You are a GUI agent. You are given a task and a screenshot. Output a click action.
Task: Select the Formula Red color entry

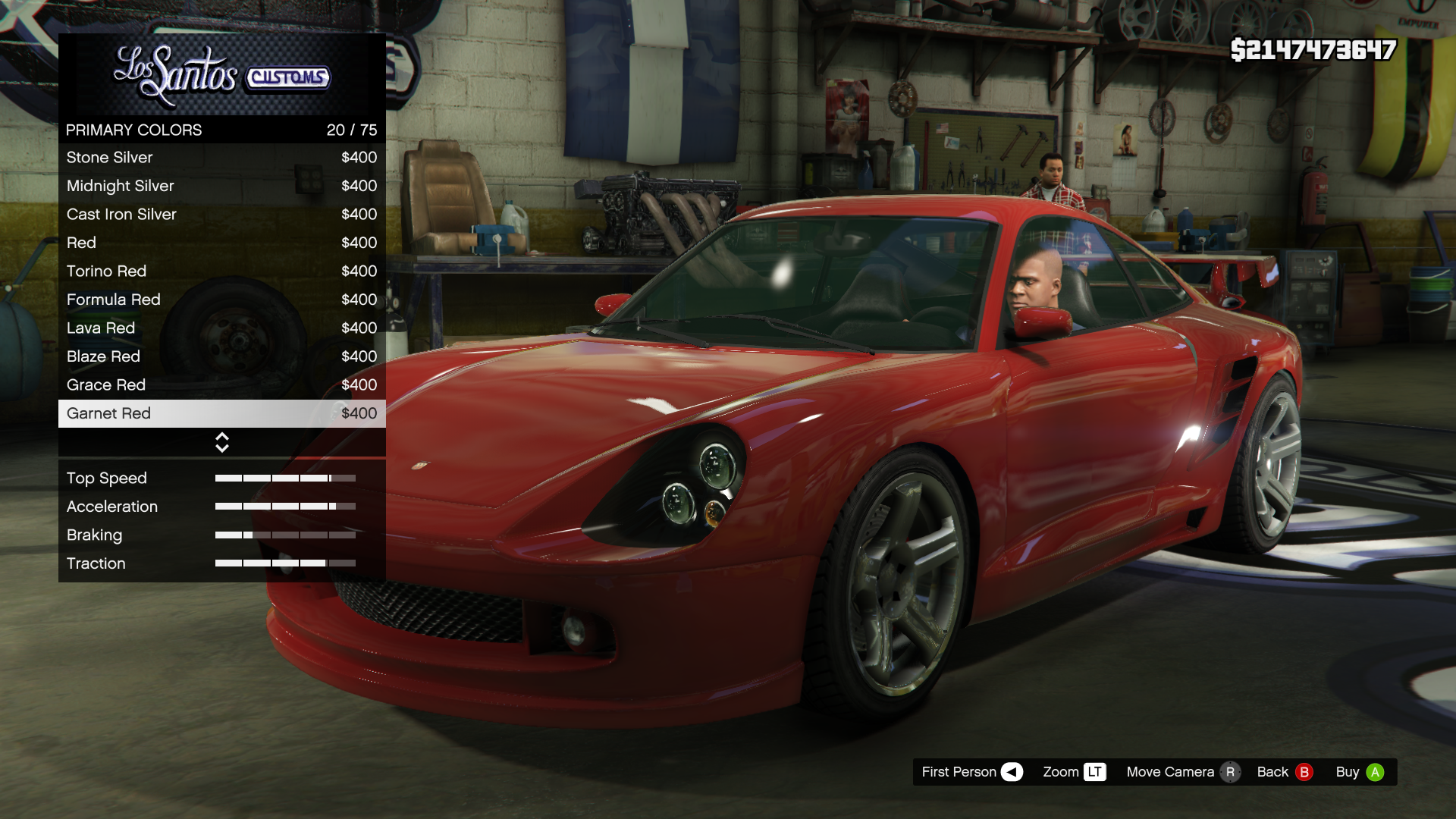click(221, 300)
